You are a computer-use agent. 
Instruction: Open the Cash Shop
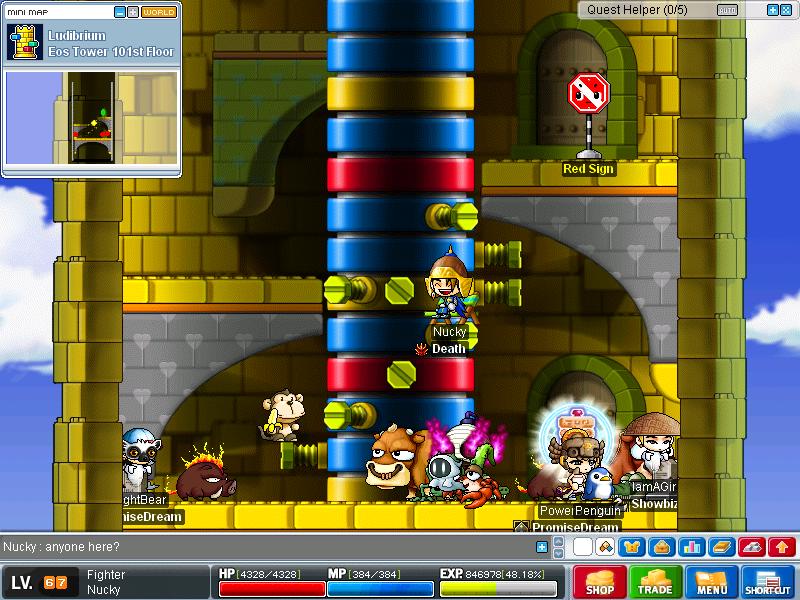[599, 581]
